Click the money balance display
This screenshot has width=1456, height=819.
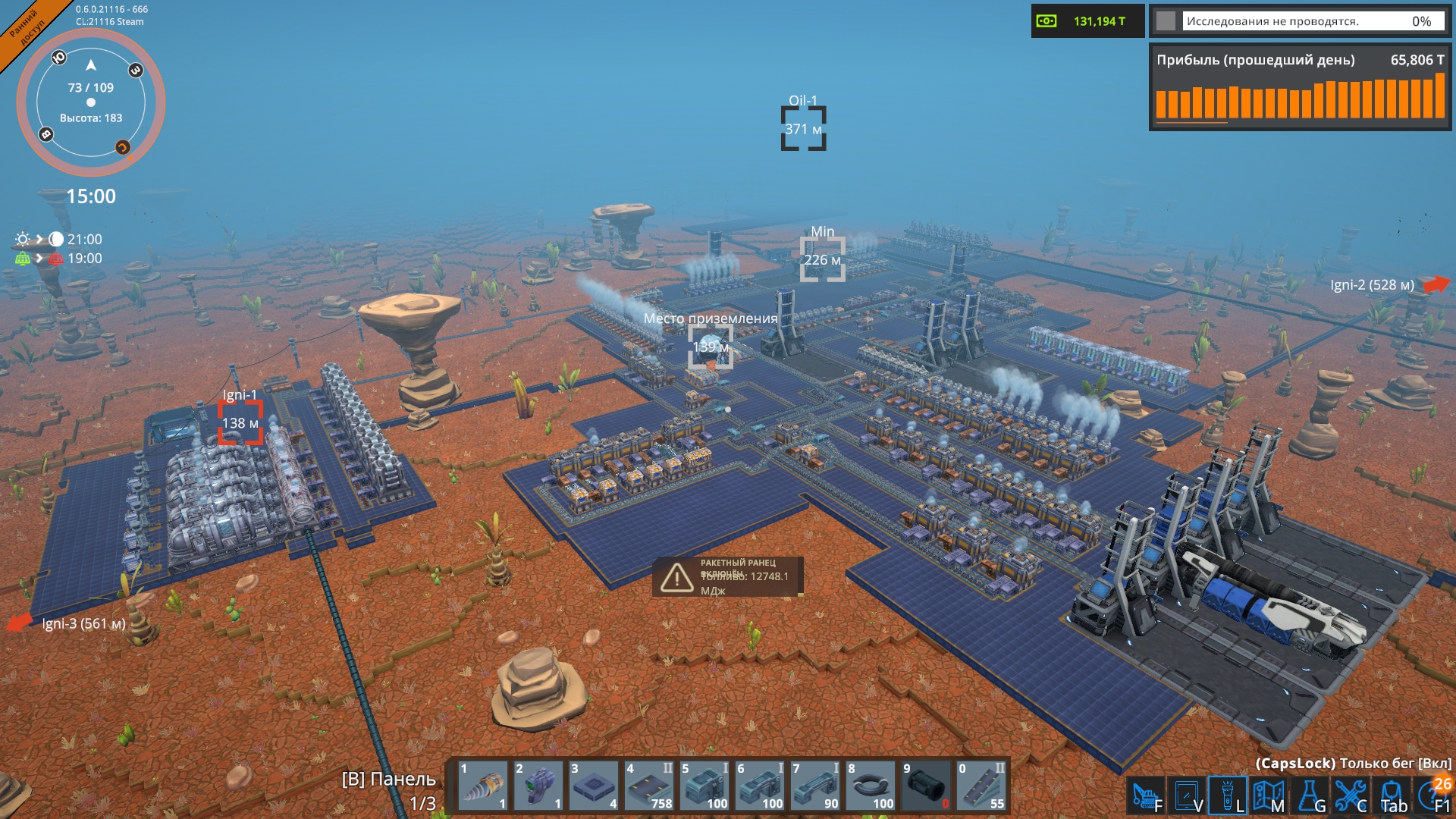click(x=1087, y=21)
